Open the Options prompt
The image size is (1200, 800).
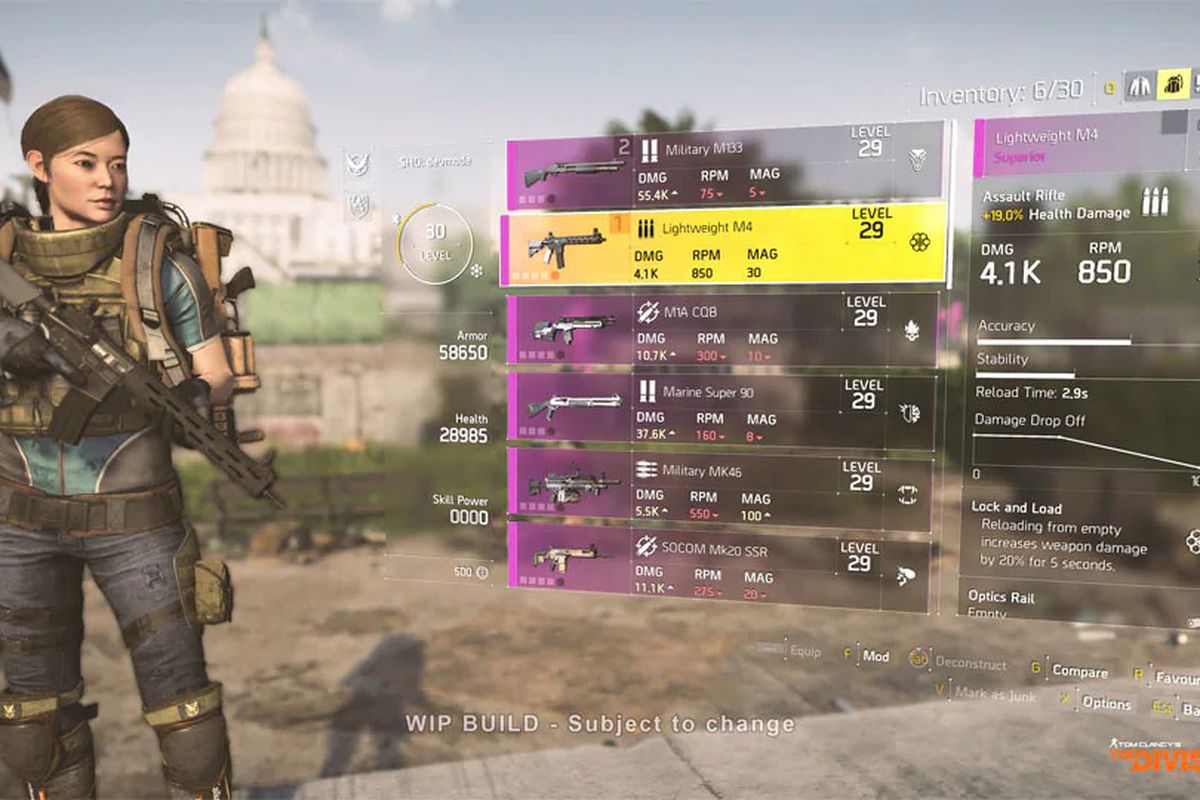pyautogui.click(x=1106, y=703)
